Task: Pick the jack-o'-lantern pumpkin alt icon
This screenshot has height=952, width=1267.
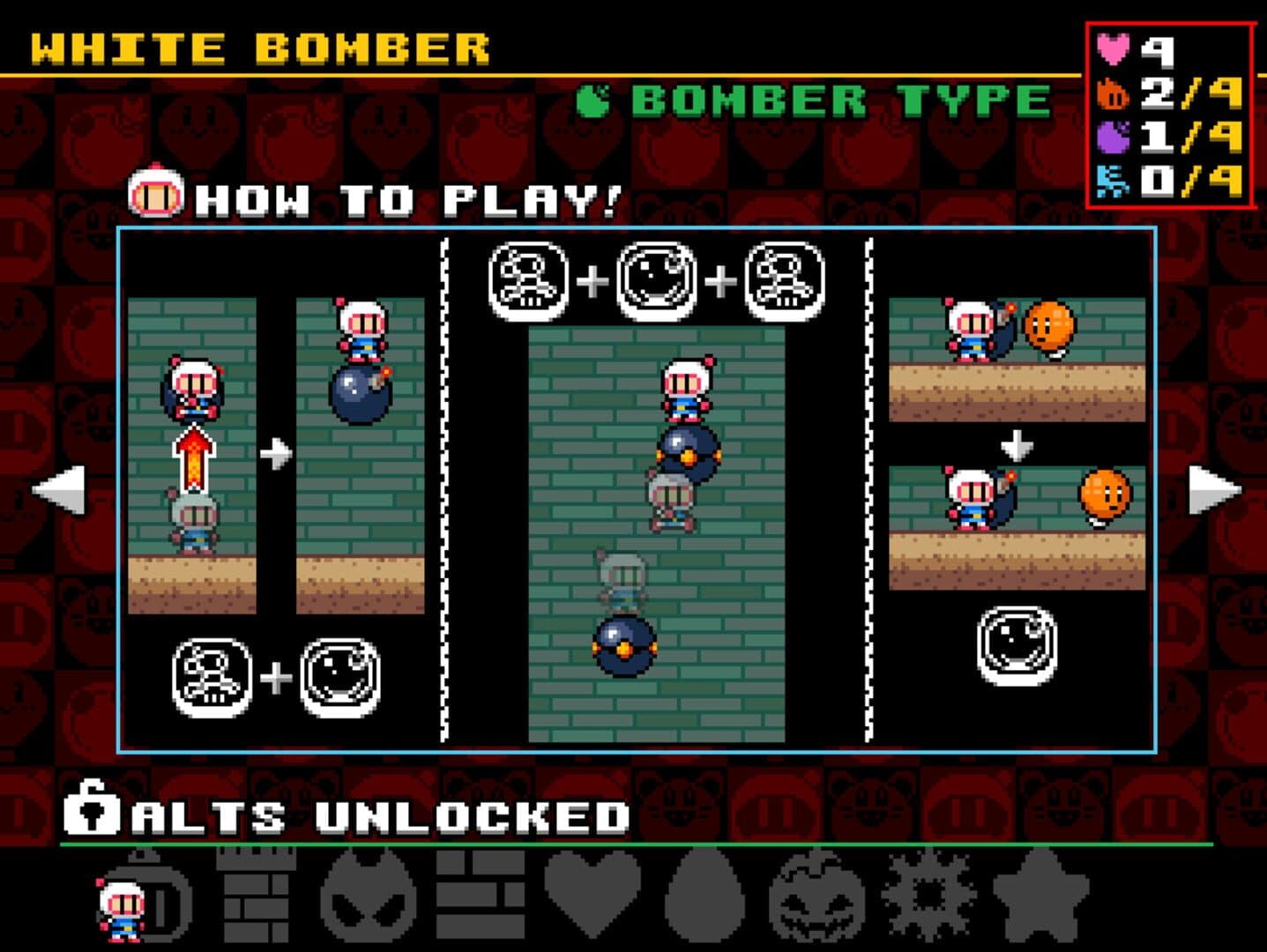Action: [x=816, y=899]
